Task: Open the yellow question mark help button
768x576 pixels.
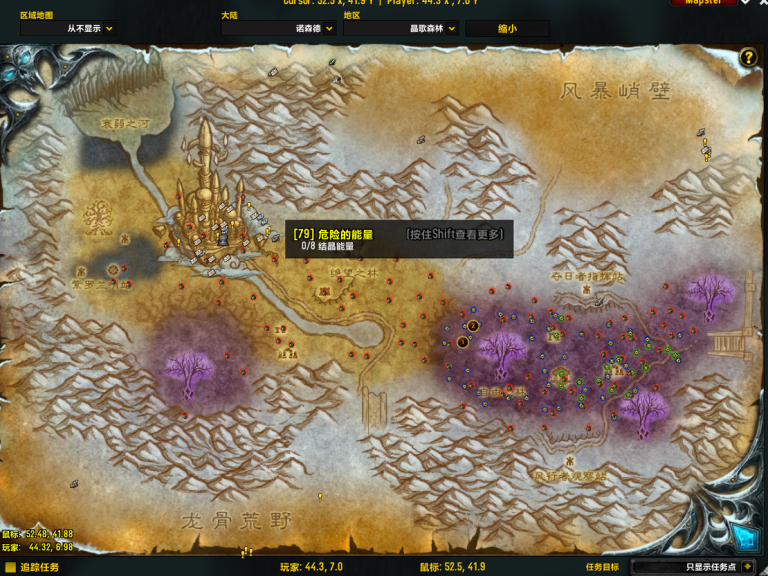Action: point(748,58)
